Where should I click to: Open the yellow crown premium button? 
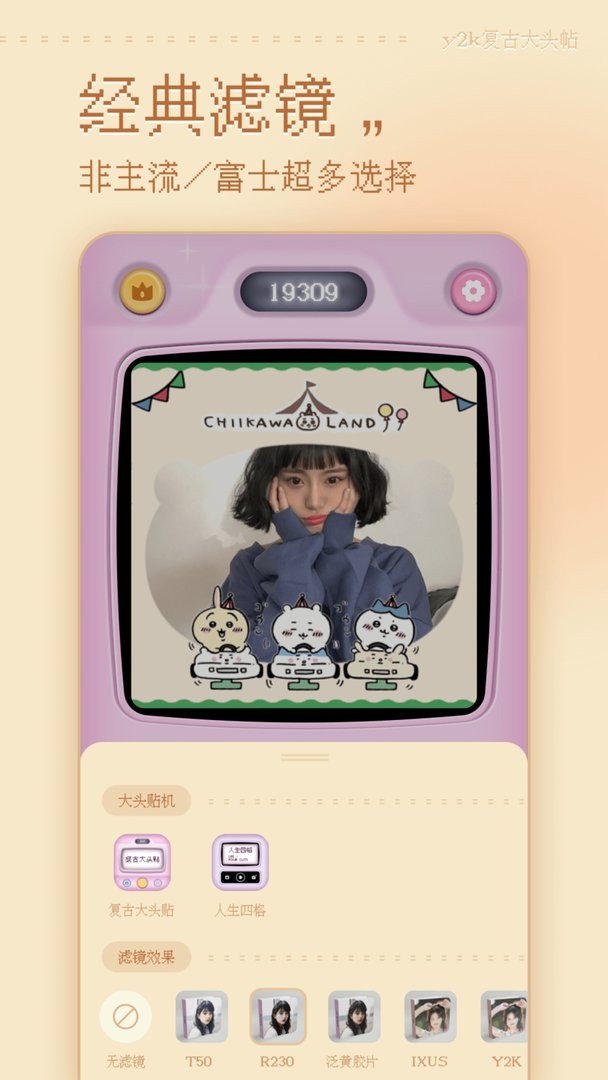pyautogui.click(x=143, y=291)
